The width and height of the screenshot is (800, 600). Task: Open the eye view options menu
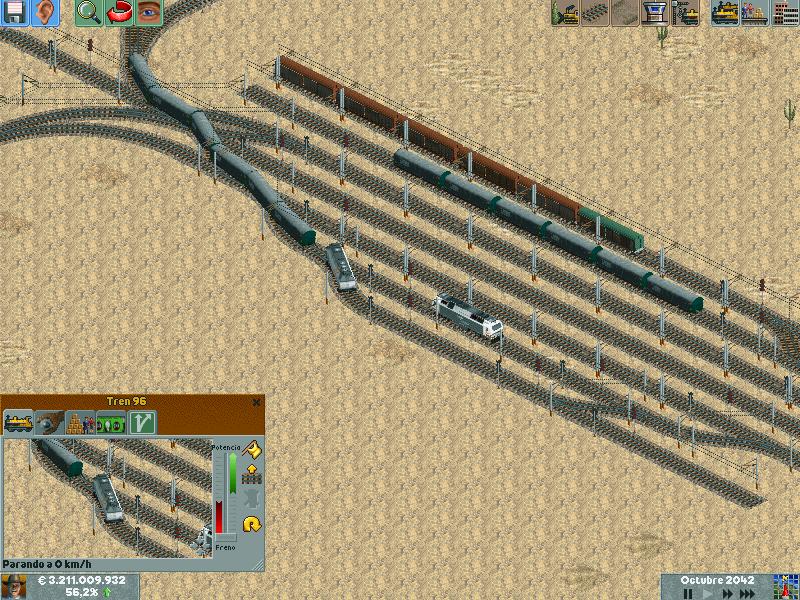[148, 13]
